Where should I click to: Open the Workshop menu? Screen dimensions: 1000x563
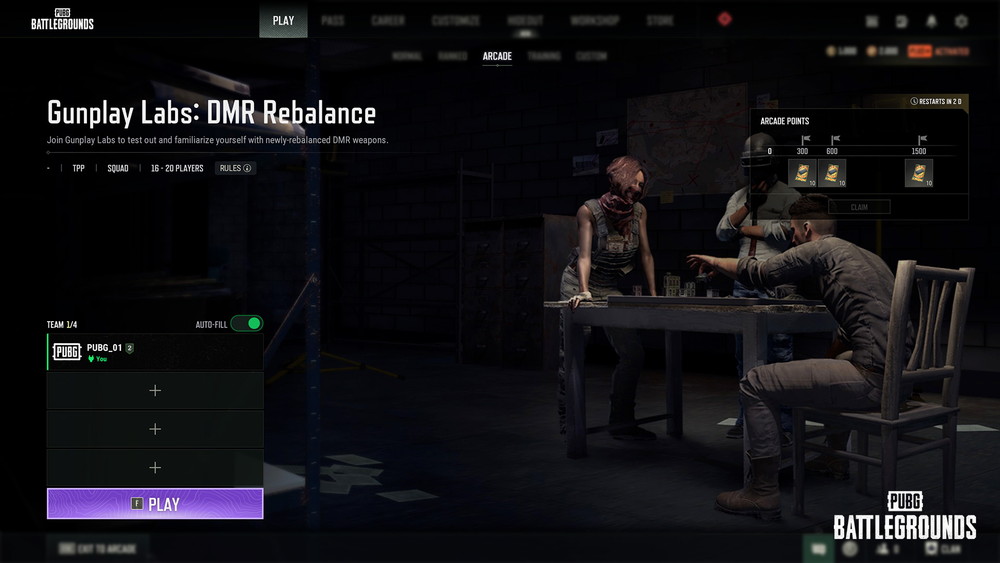(x=595, y=20)
